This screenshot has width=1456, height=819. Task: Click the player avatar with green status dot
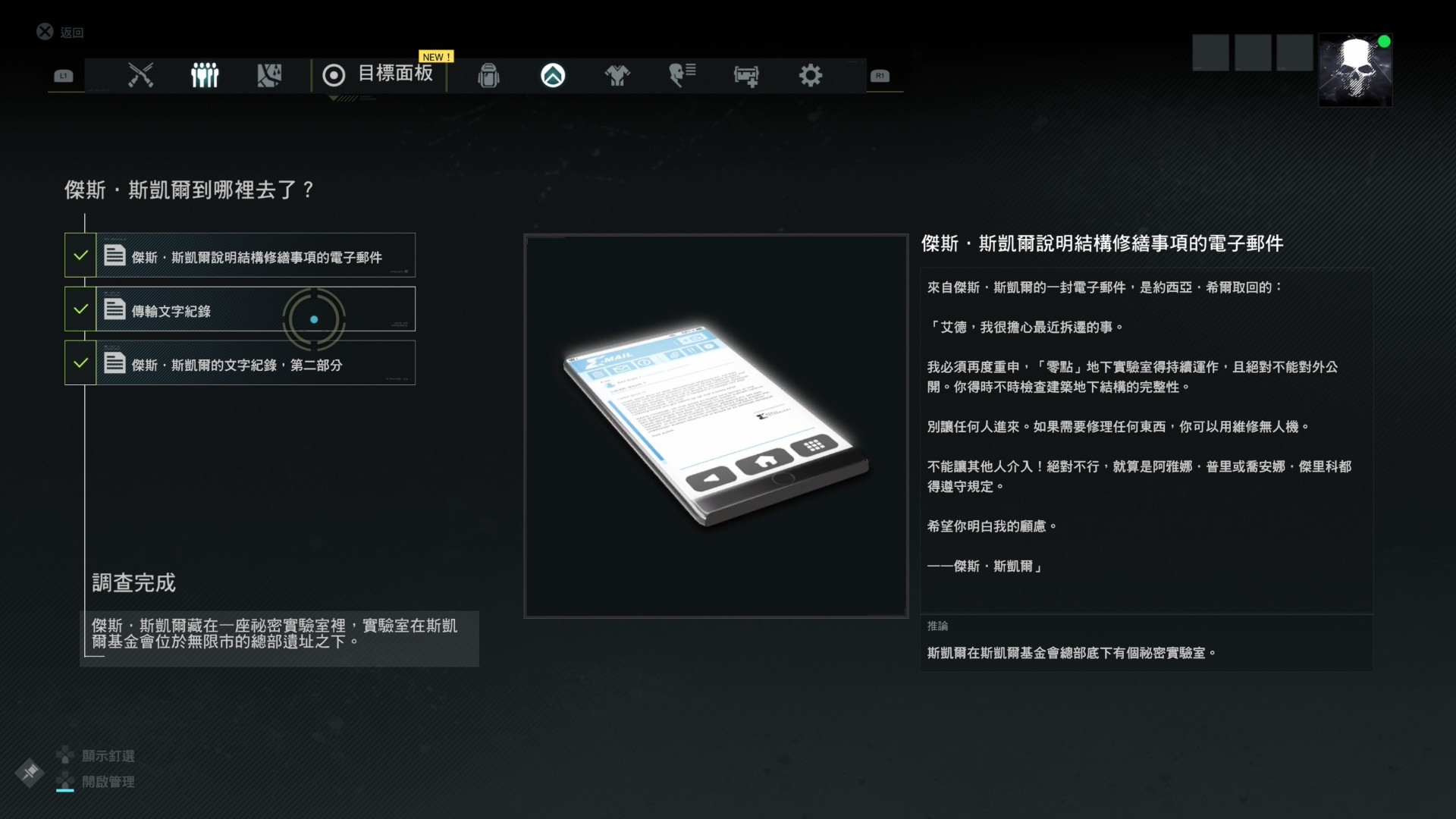(x=1354, y=70)
